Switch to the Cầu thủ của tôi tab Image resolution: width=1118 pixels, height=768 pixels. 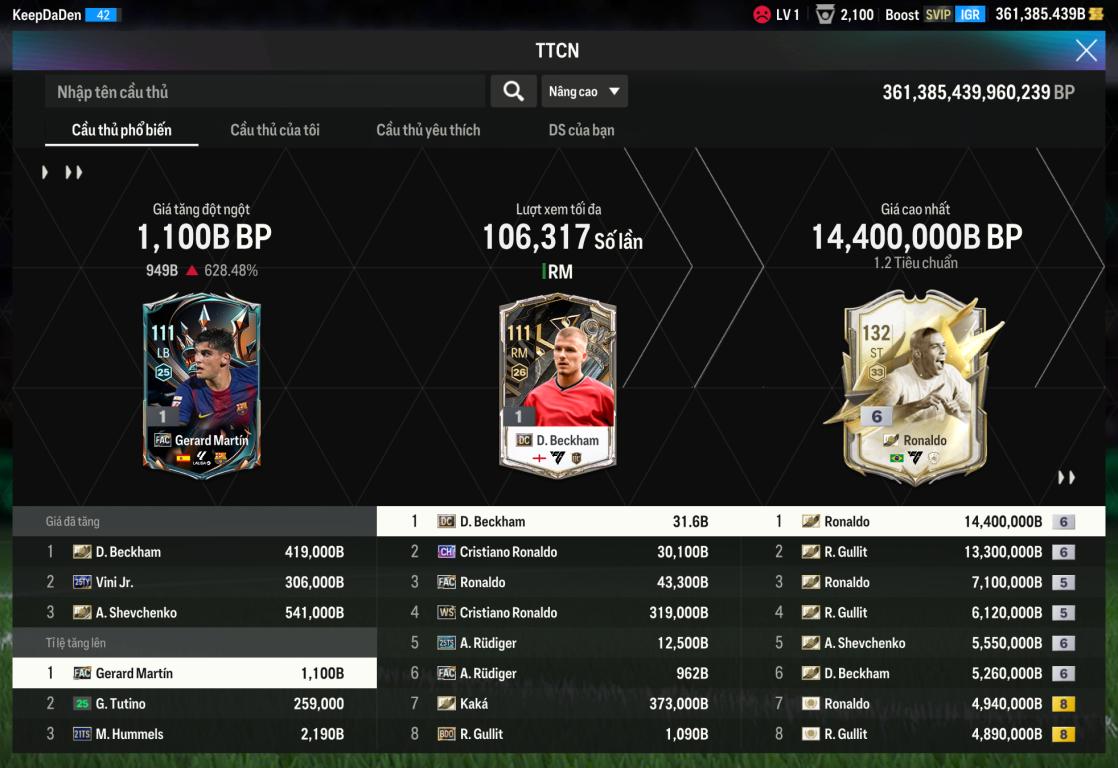tap(275, 130)
